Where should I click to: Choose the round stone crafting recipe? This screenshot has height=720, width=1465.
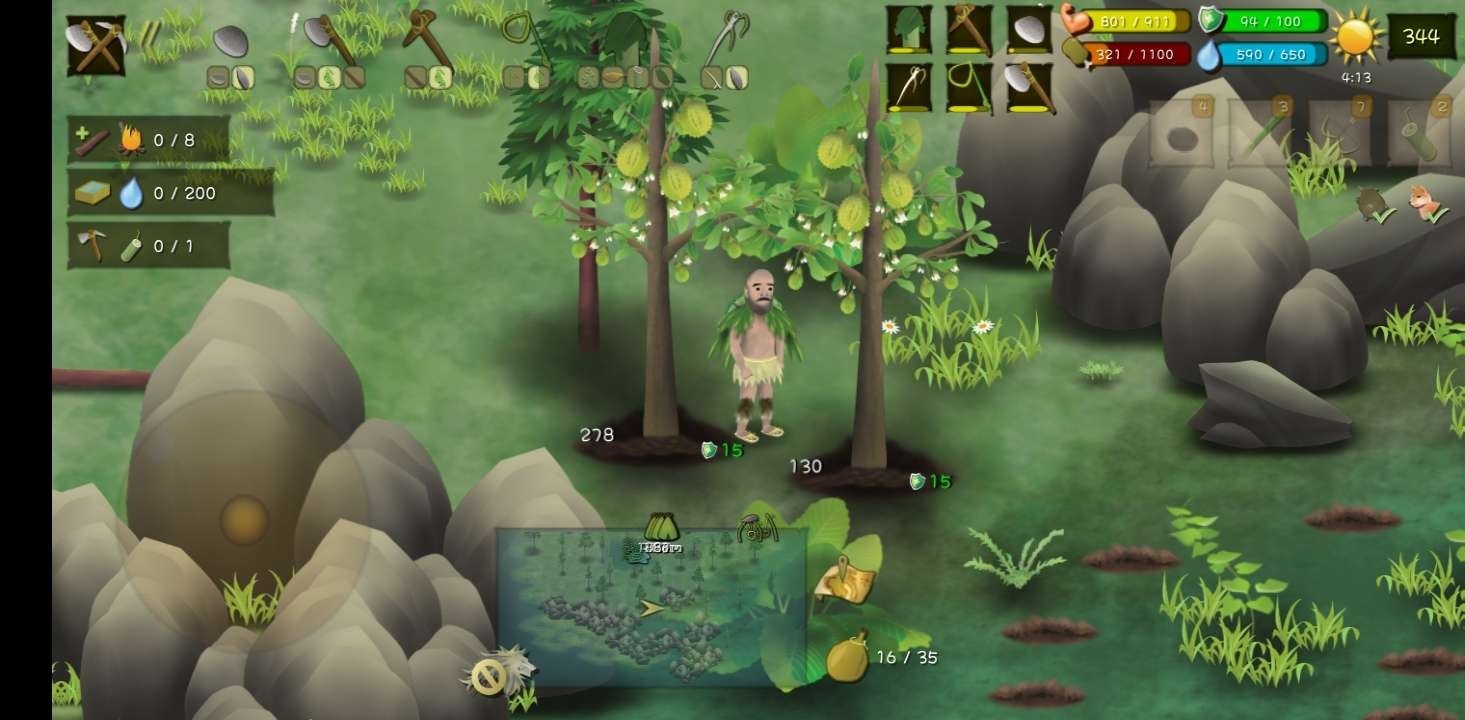pos(230,42)
